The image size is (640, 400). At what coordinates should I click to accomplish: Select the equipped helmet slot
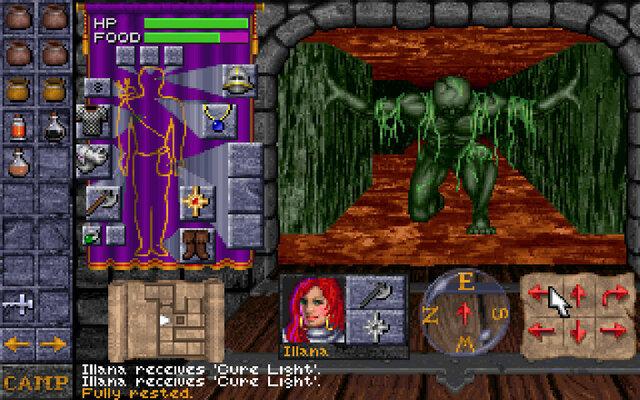point(238,77)
